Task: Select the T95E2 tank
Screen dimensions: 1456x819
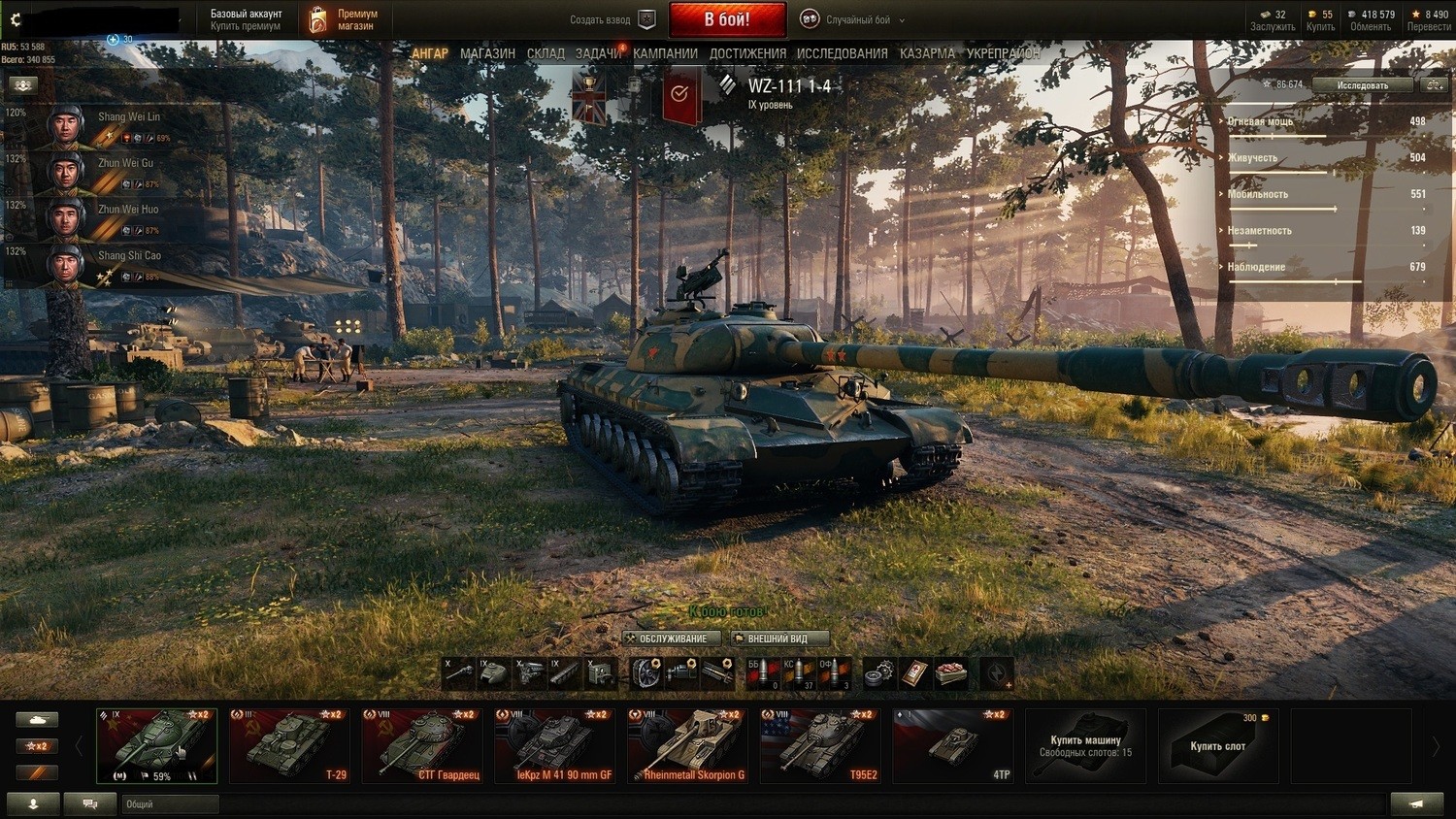Action: (820, 745)
